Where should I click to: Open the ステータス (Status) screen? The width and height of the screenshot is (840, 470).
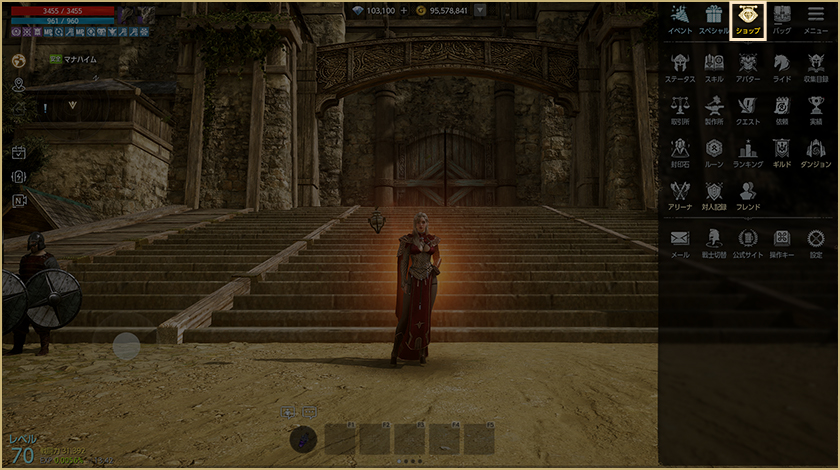click(680, 66)
